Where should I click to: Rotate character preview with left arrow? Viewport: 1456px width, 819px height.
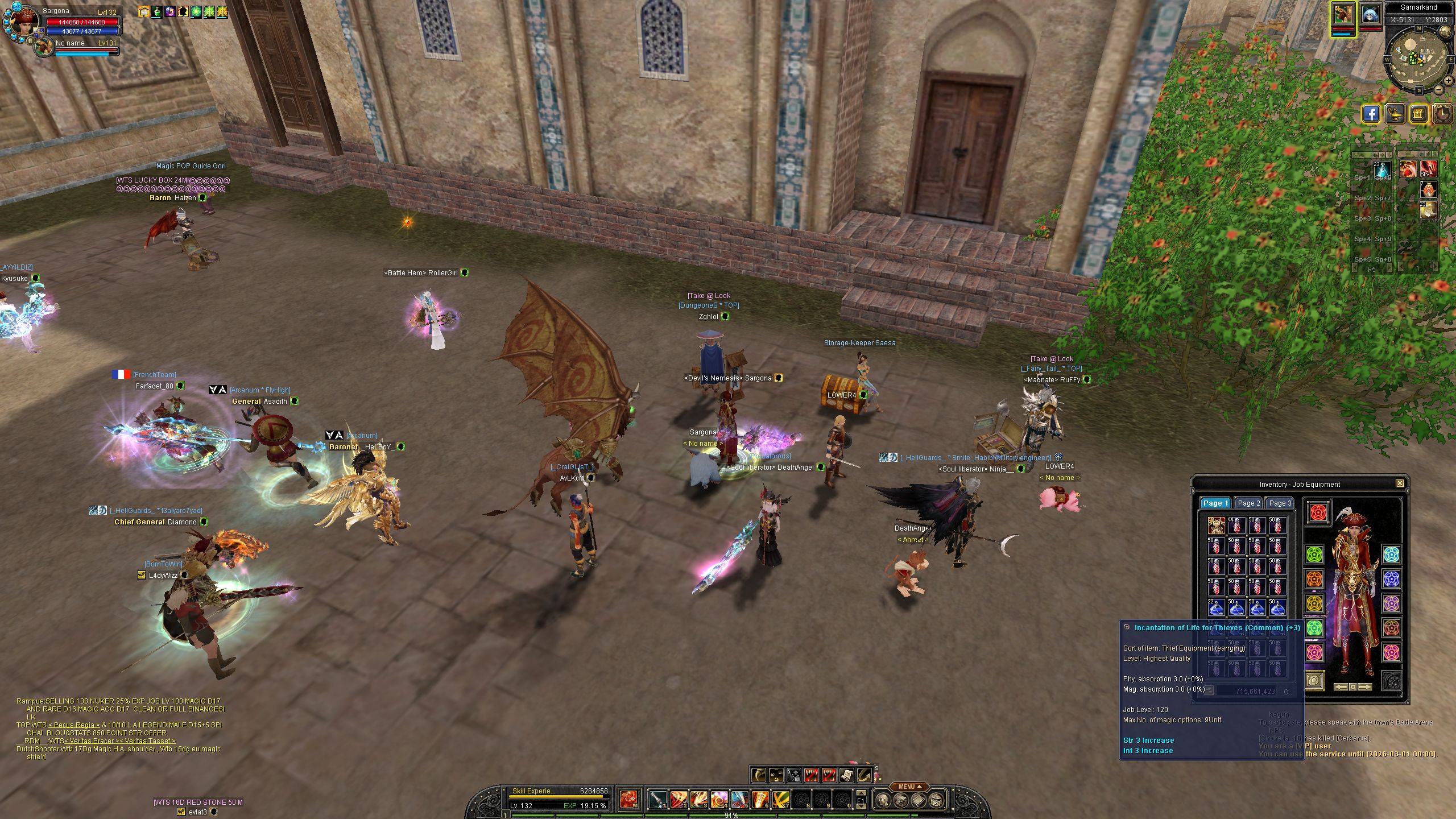(x=1341, y=687)
